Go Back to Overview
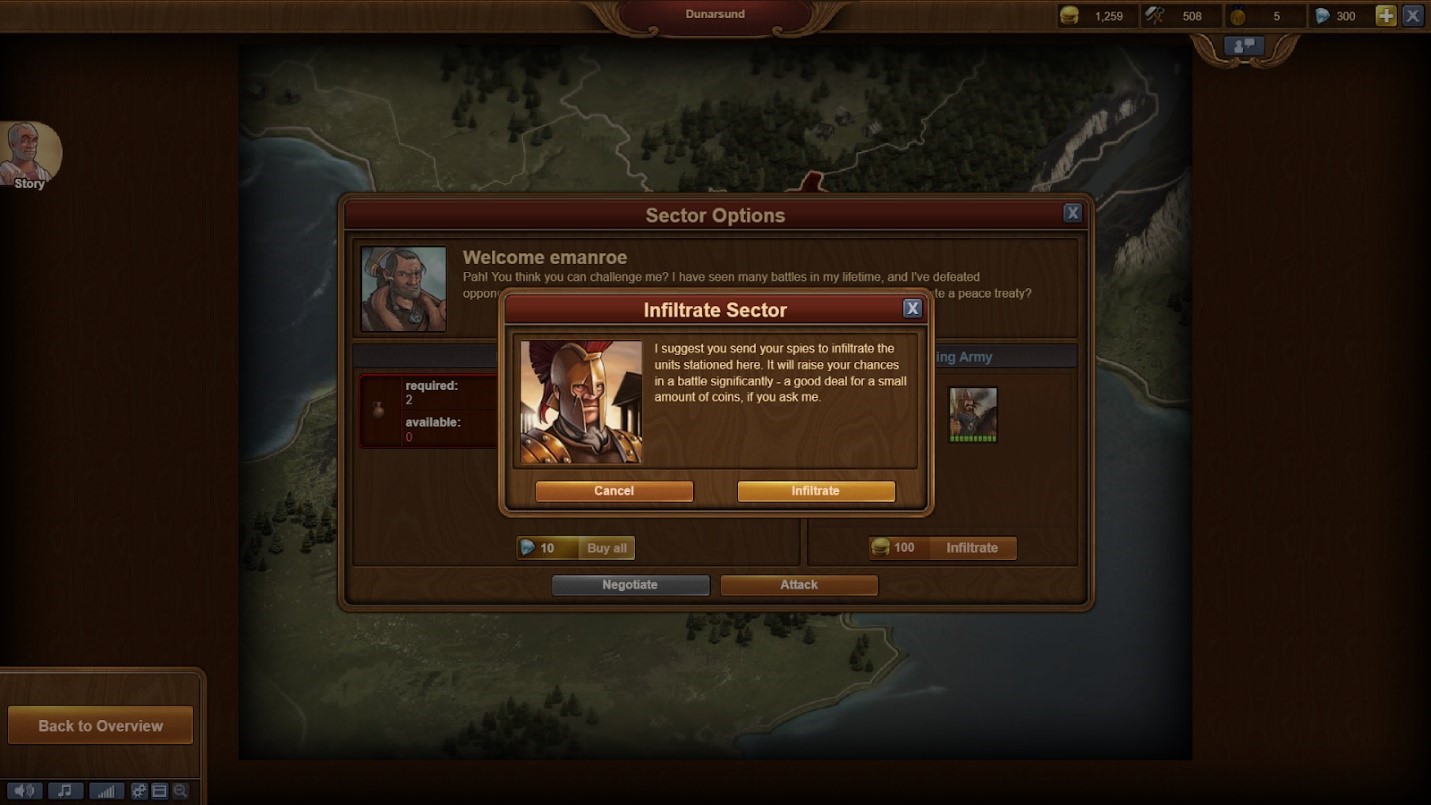The width and height of the screenshot is (1431, 805). 100,726
